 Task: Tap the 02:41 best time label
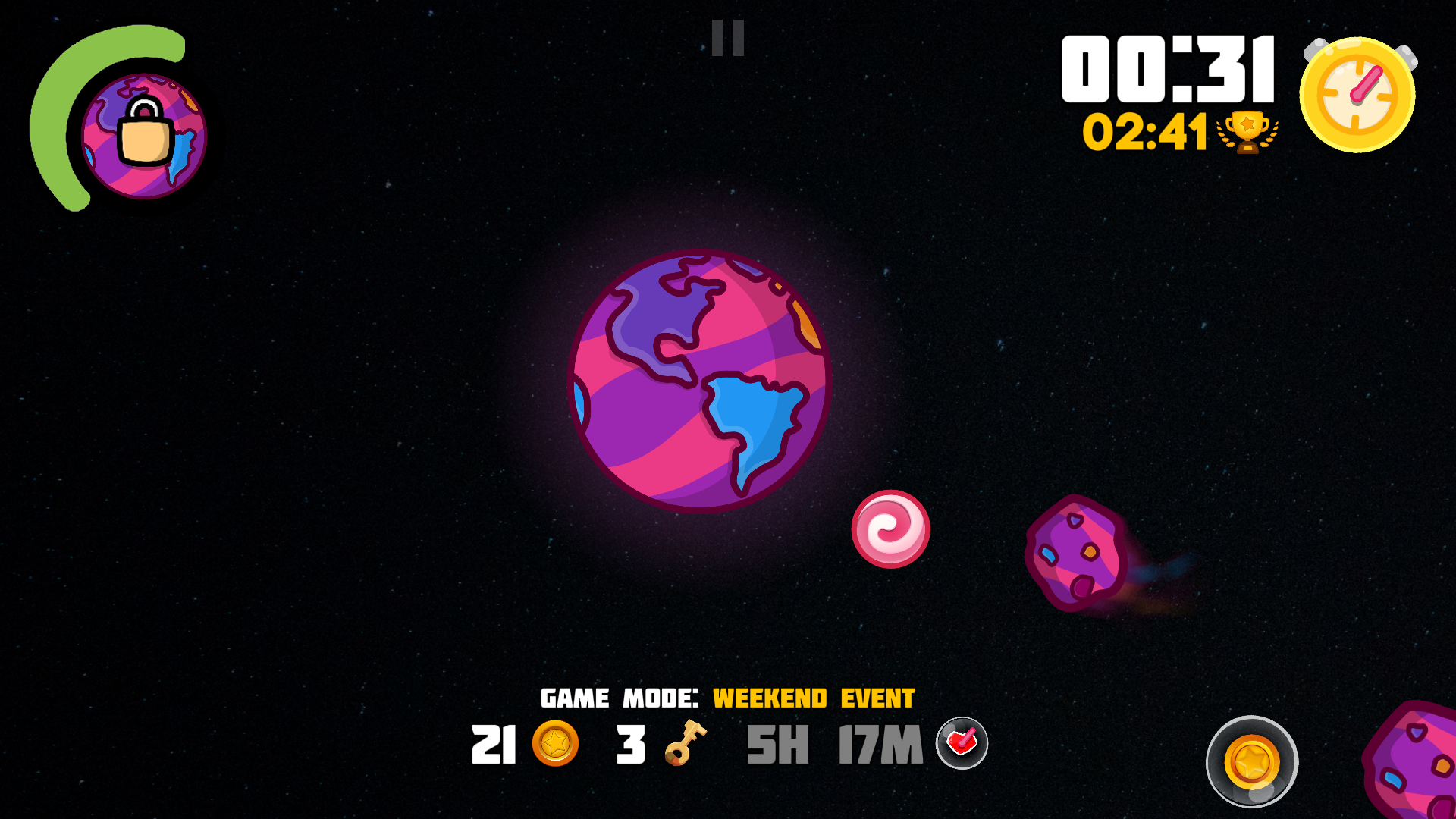(x=1145, y=133)
